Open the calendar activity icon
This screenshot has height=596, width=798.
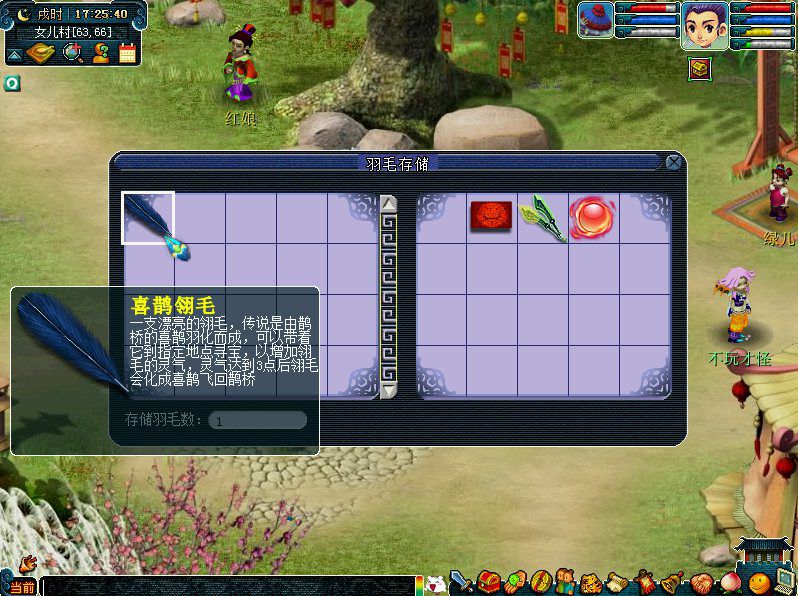click(x=127, y=53)
